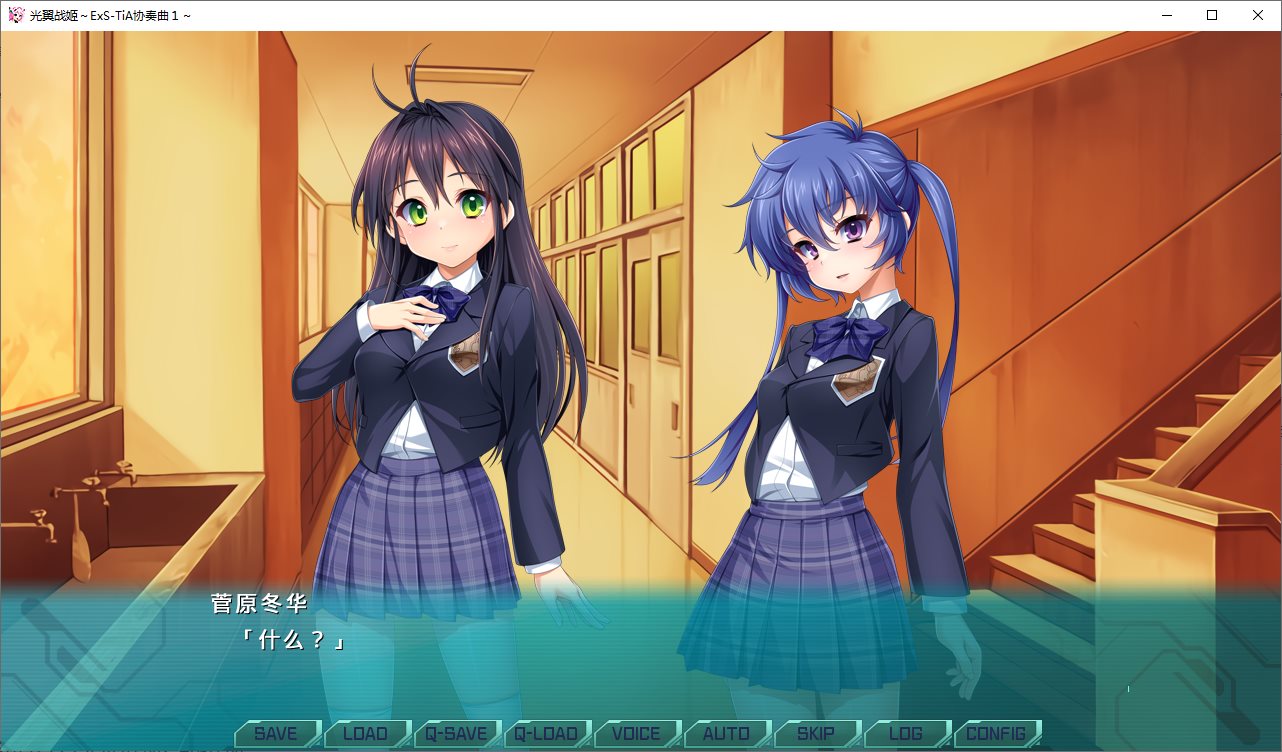This screenshot has width=1282, height=752.
Task: Close the game window
Action: coord(1258,15)
